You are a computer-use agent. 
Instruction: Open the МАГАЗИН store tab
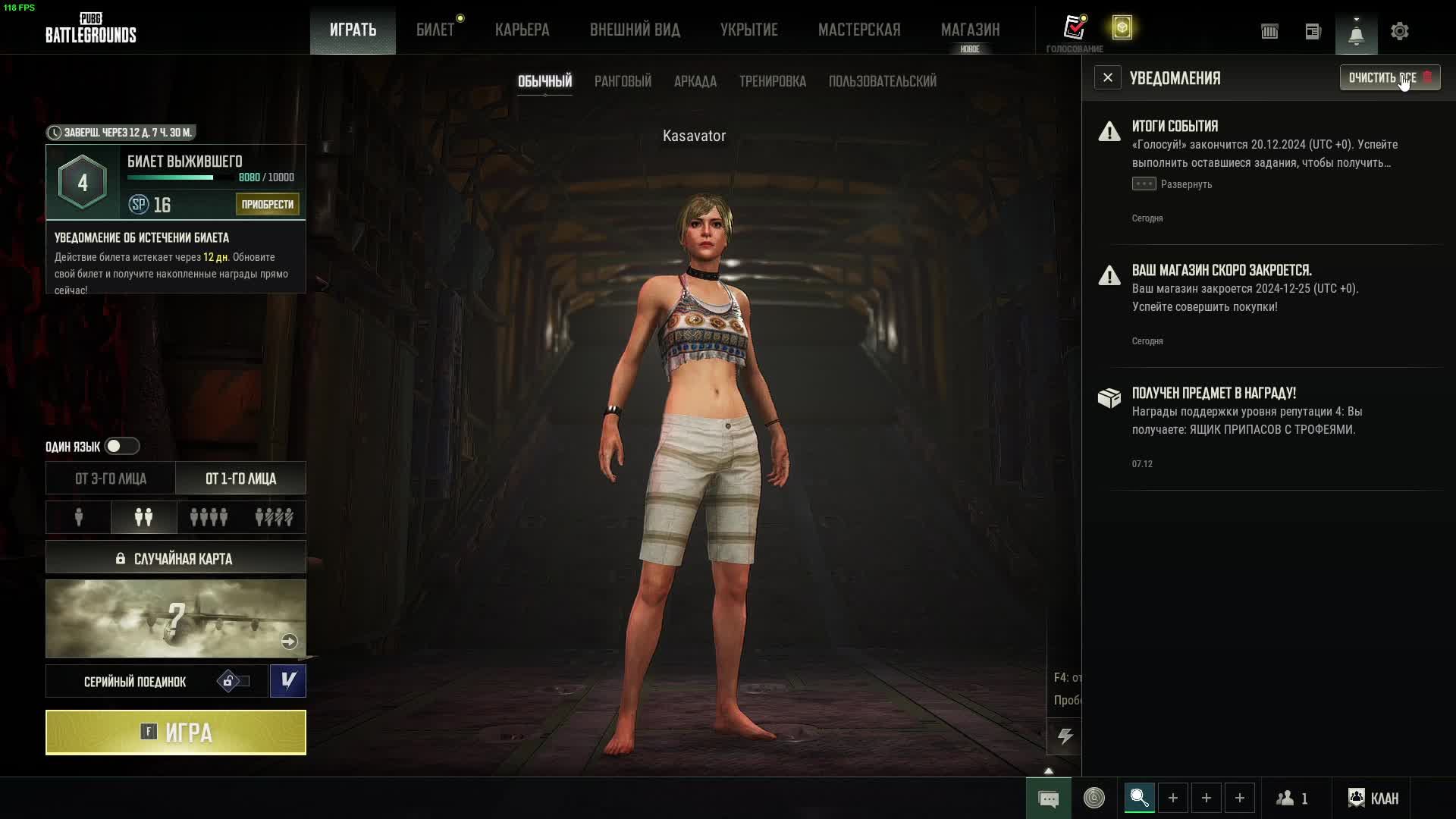point(970,30)
